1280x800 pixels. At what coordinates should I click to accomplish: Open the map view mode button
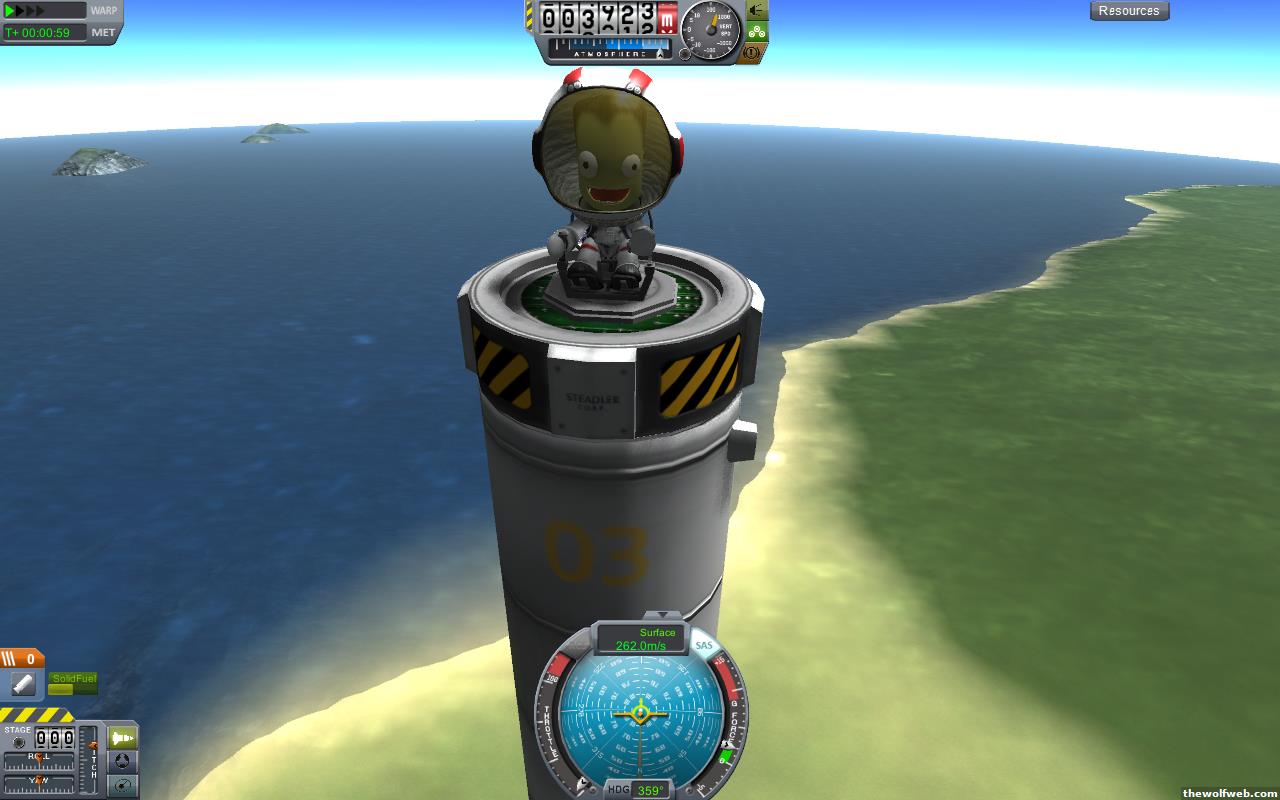[122, 785]
